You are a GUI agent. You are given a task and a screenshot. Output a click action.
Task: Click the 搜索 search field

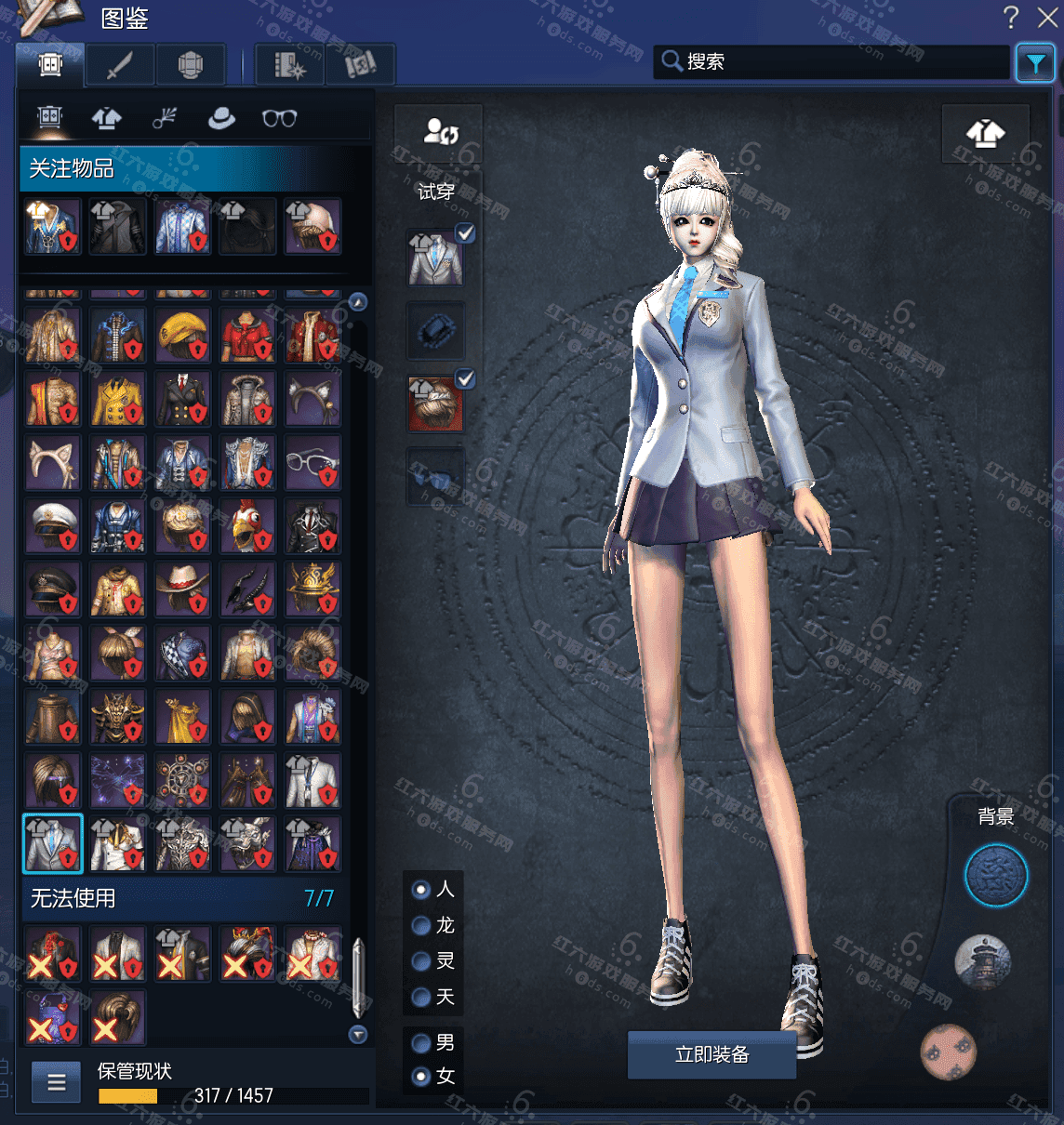point(837,61)
